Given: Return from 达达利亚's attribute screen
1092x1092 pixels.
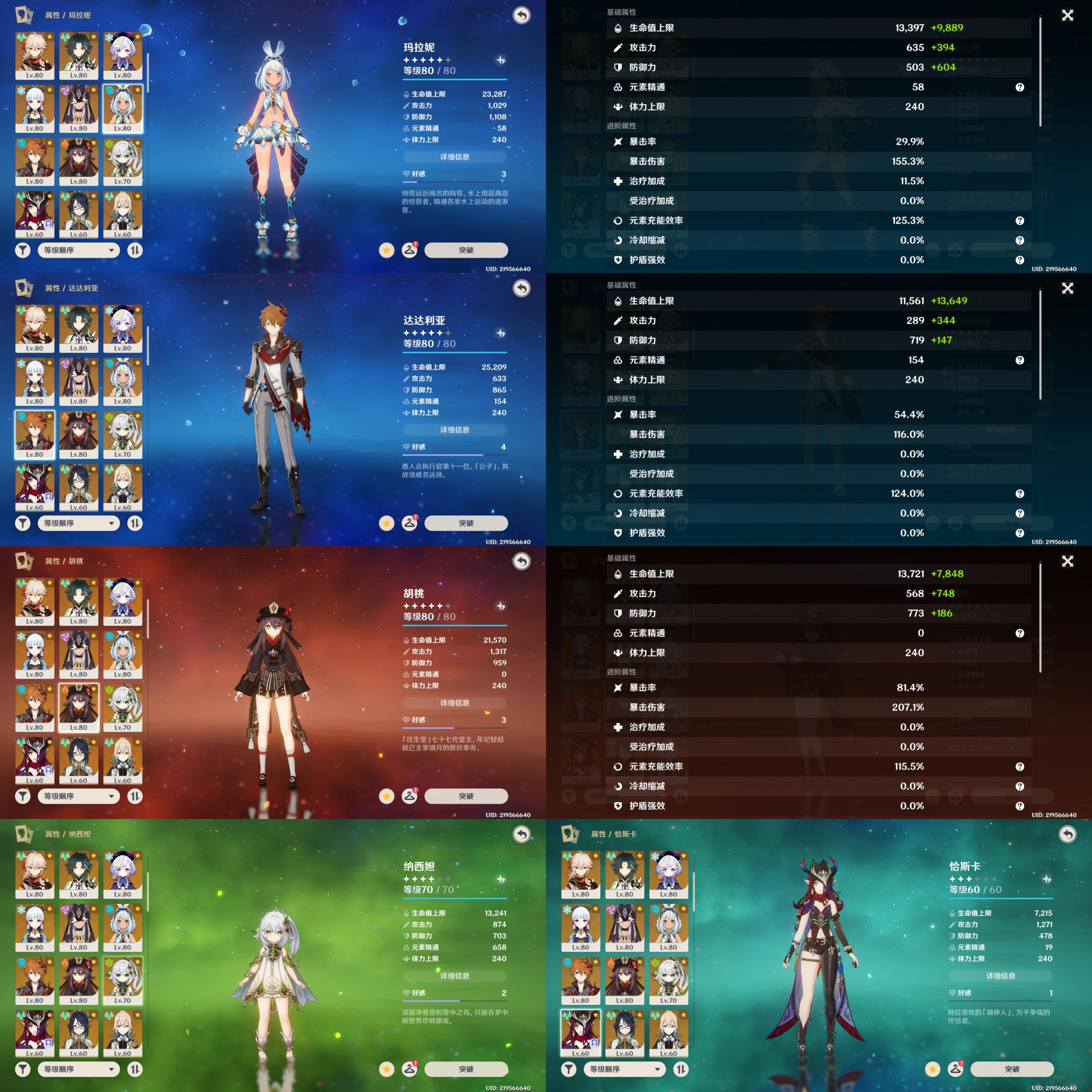Looking at the screenshot, I should pos(521,288).
